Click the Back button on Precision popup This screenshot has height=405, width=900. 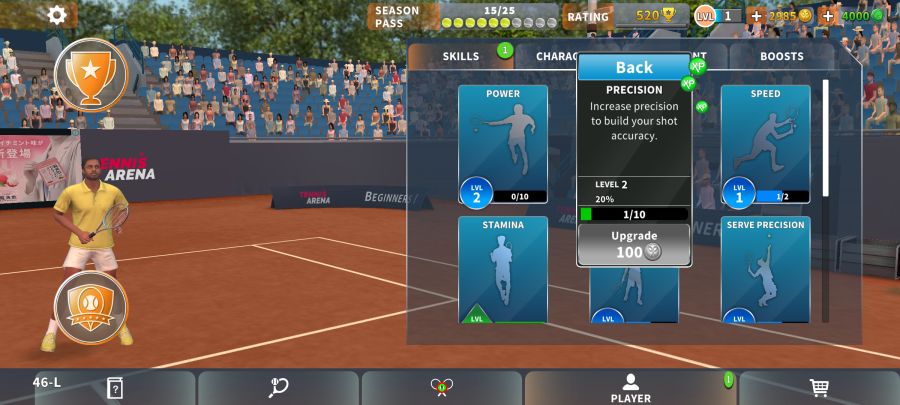coord(634,67)
